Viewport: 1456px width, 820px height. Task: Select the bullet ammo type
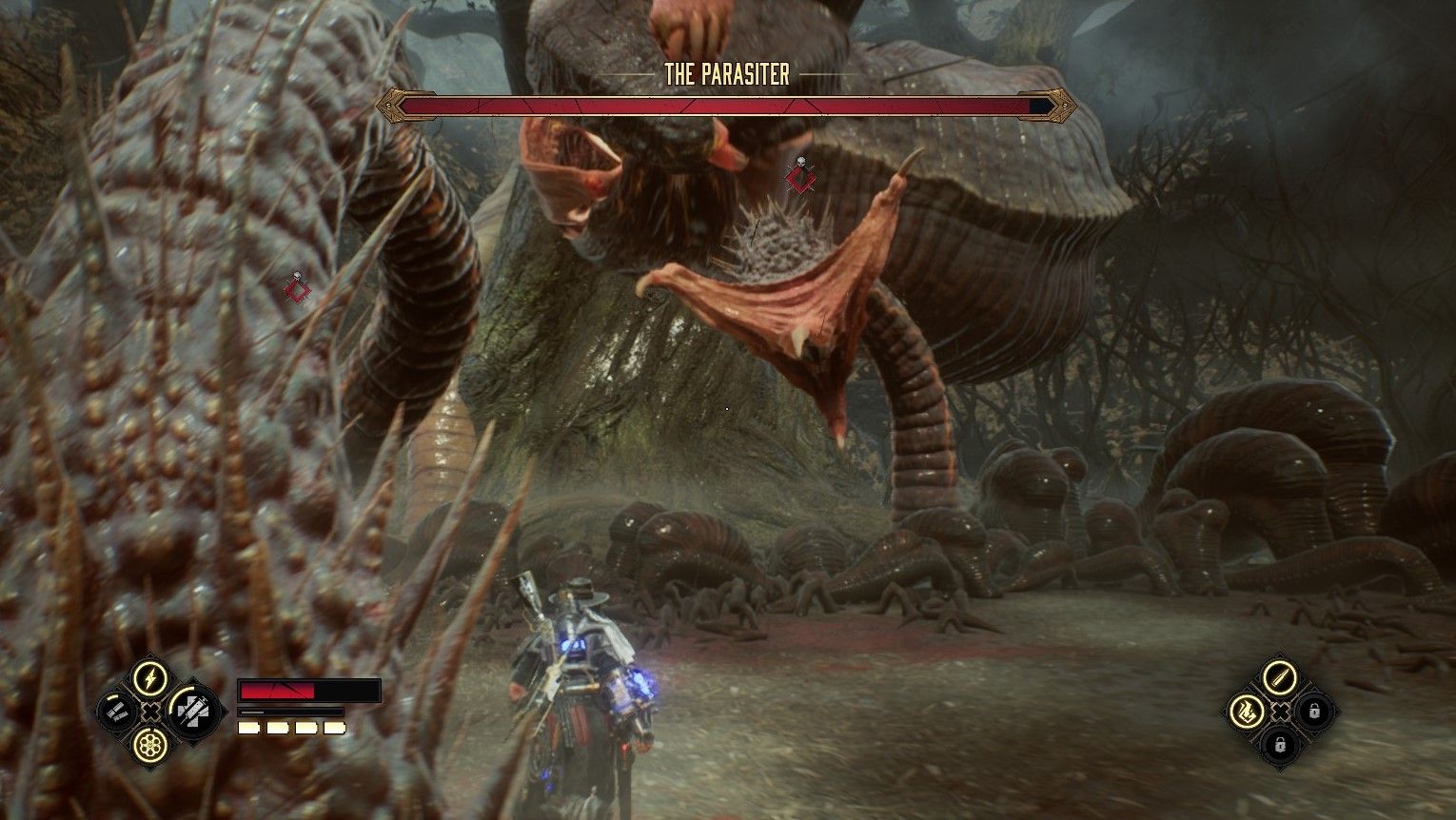coord(1279,678)
